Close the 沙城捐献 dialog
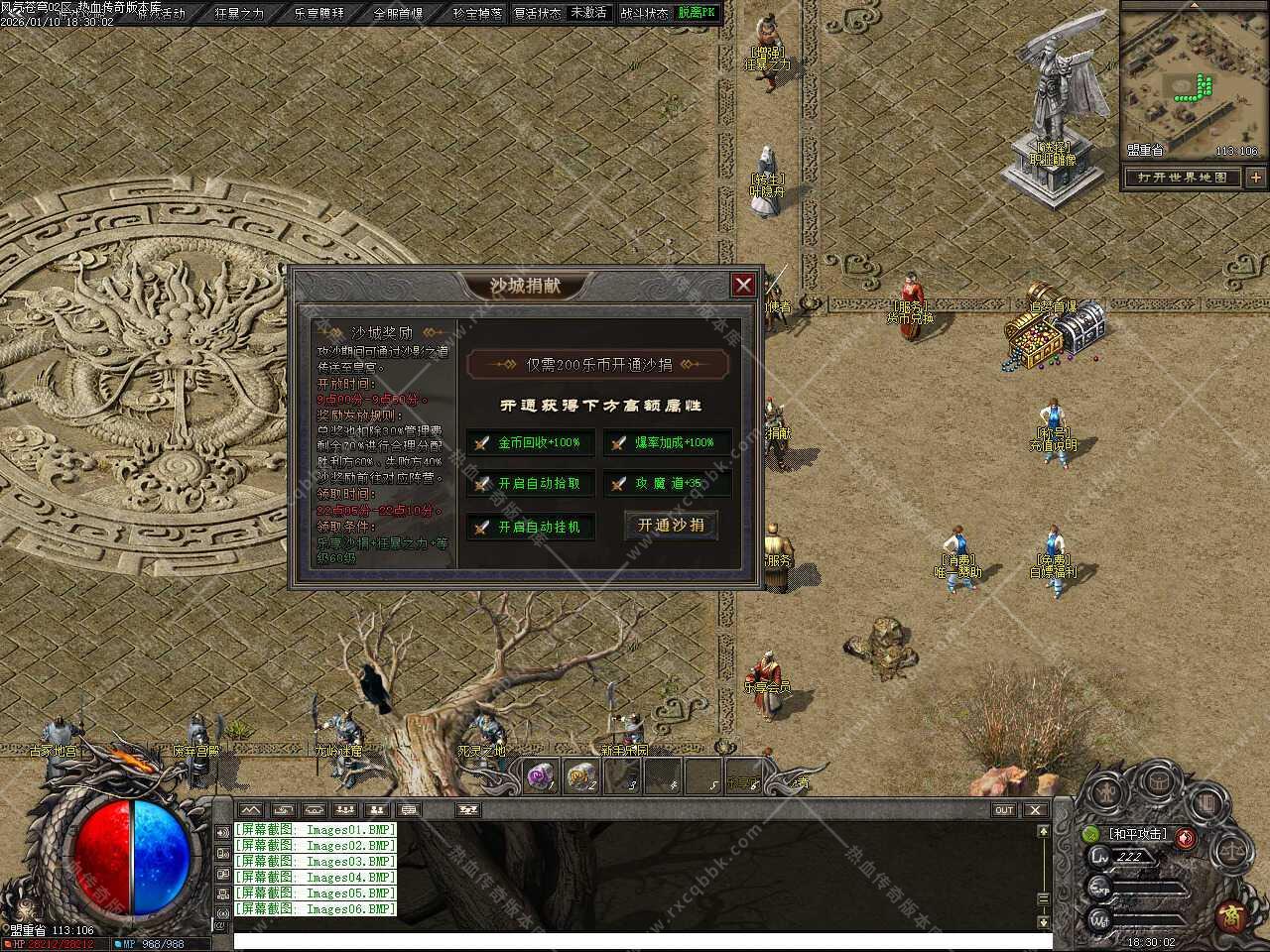Viewport: 1270px width, 952px height. tap(743, 286)
